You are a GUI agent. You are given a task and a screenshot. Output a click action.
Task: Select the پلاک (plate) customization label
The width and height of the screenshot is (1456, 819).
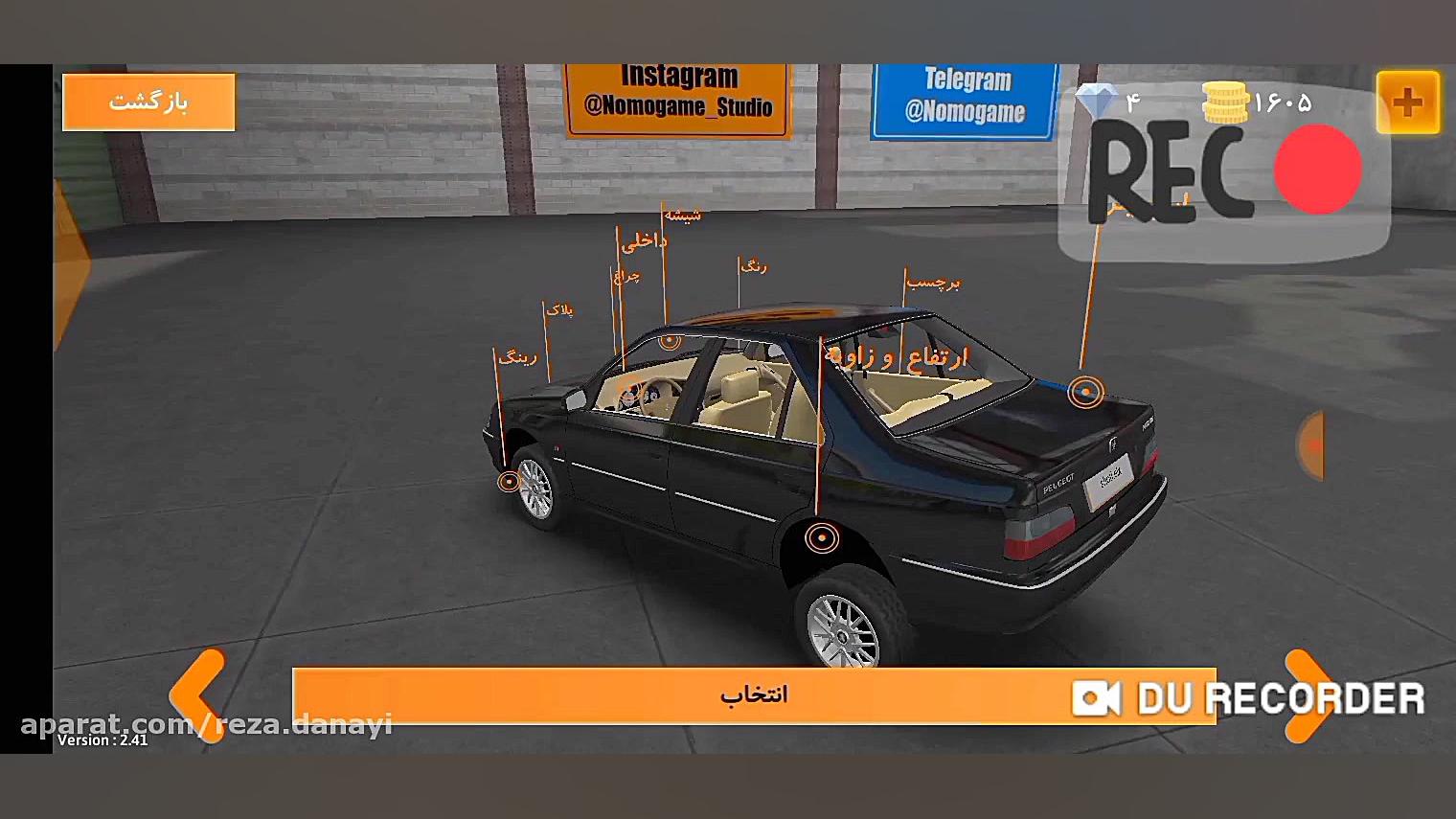(x=559, y=310)
